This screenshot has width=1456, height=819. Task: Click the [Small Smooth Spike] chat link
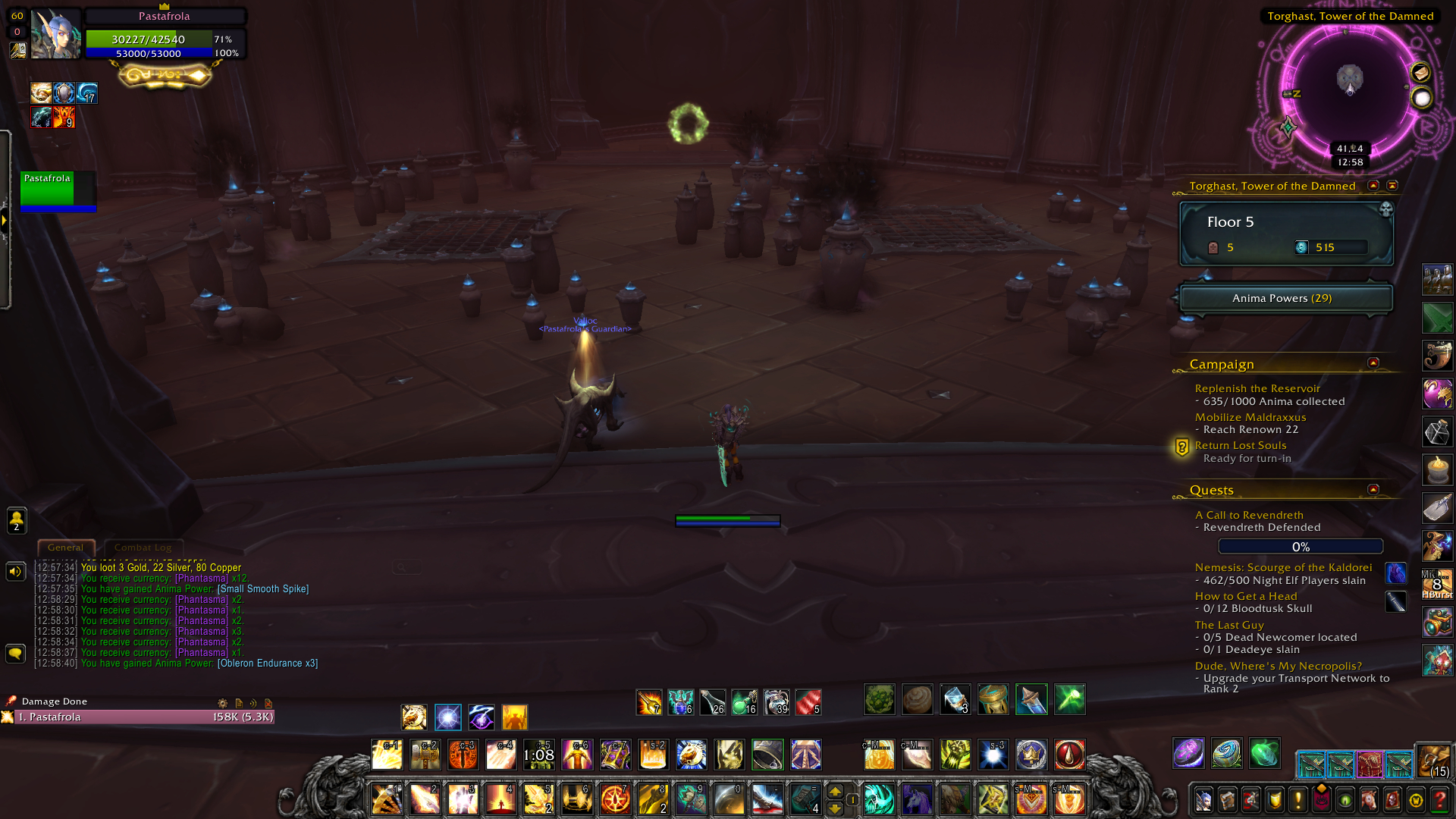tap(263, 589)
